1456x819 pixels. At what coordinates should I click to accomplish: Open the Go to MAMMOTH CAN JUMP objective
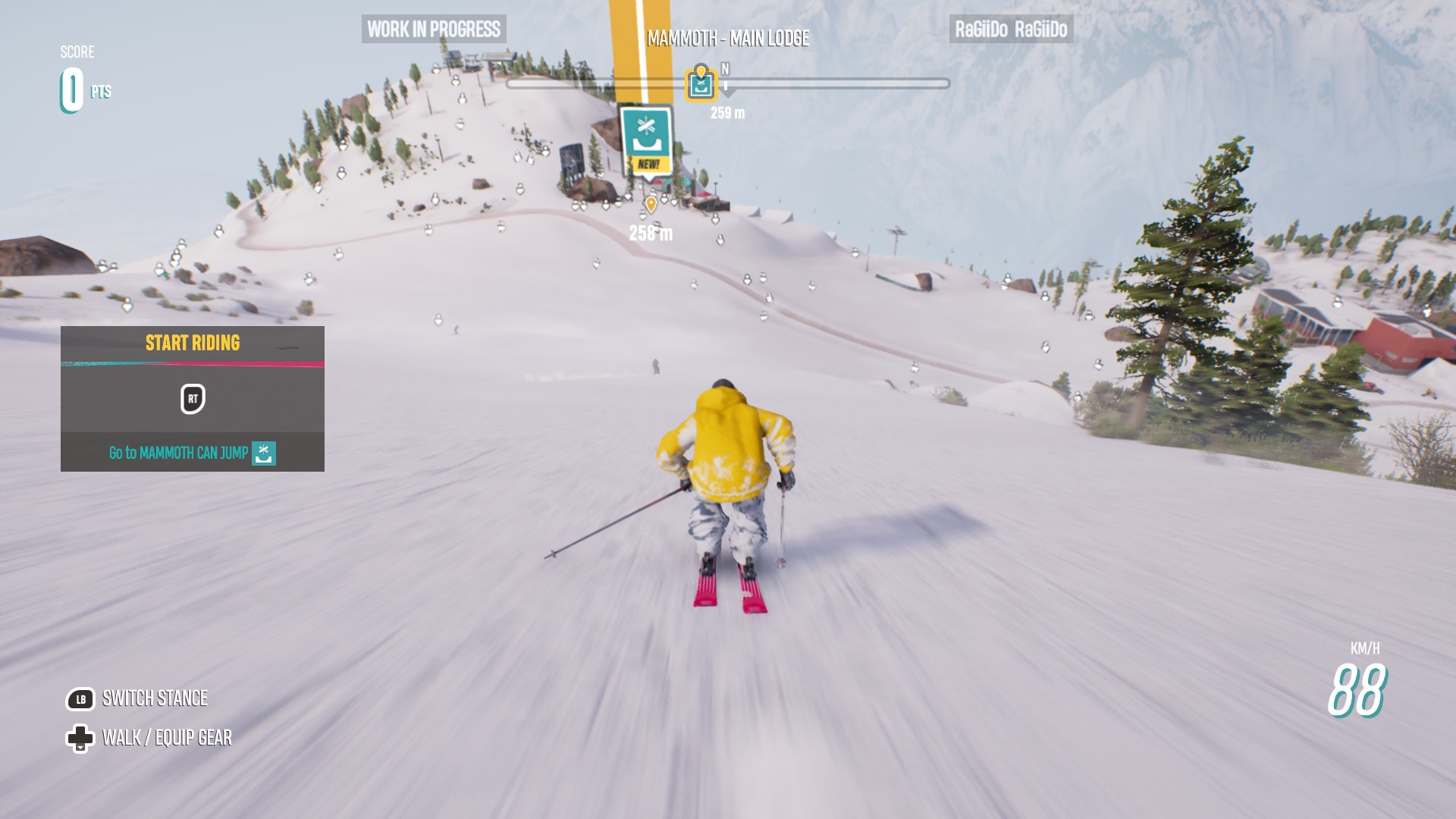(192, 453)
